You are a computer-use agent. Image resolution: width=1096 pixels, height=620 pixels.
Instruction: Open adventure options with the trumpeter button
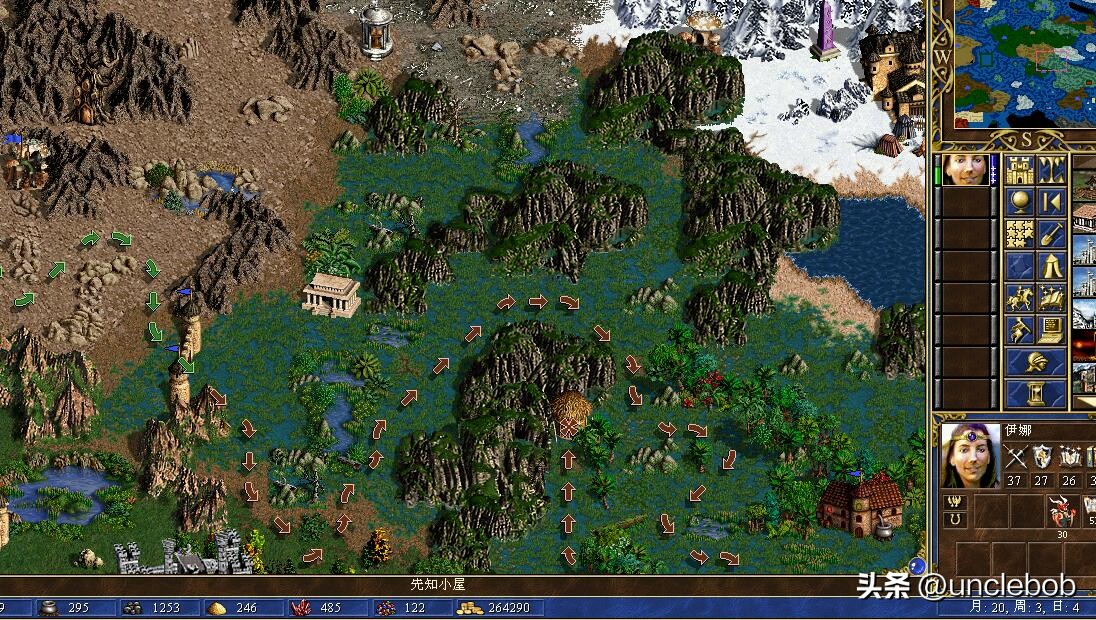(1019, 330)
